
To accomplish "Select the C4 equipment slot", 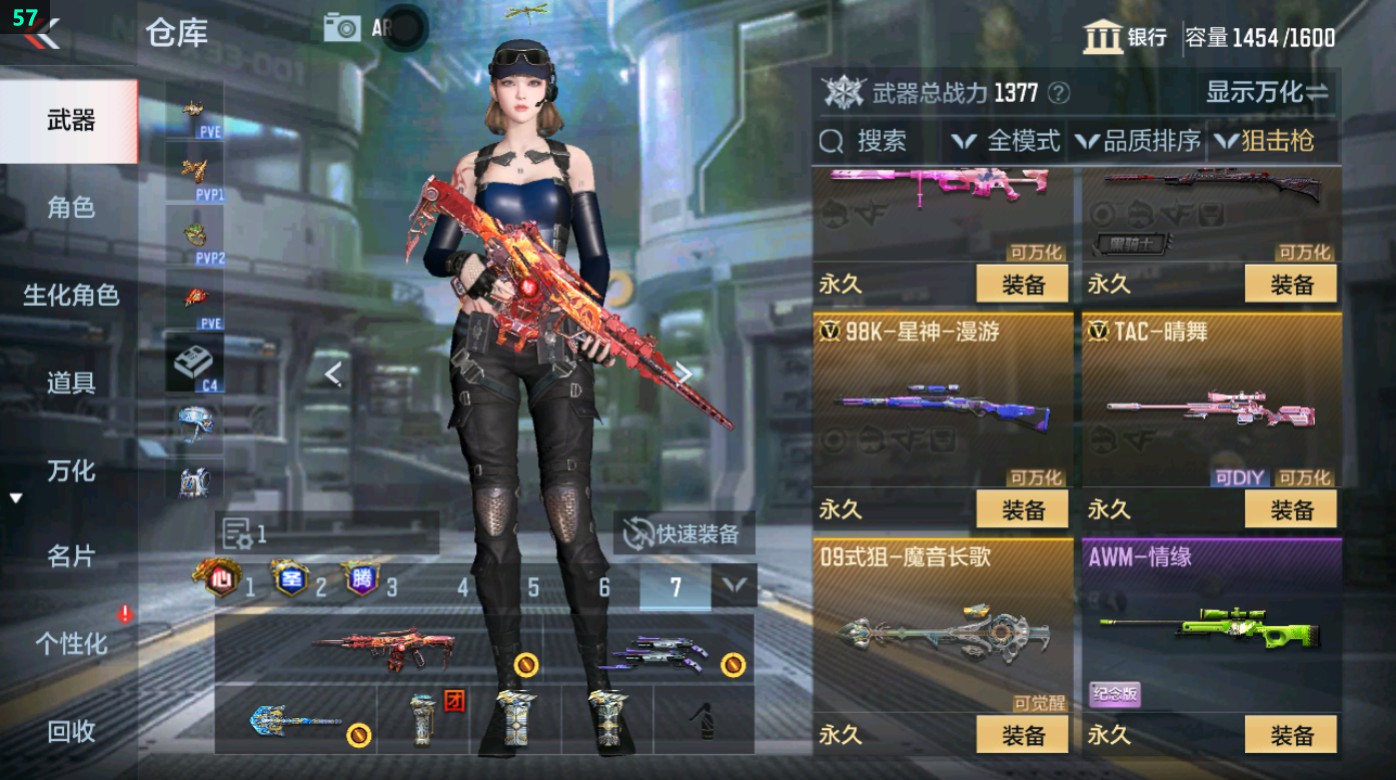I will click(195, 360).
